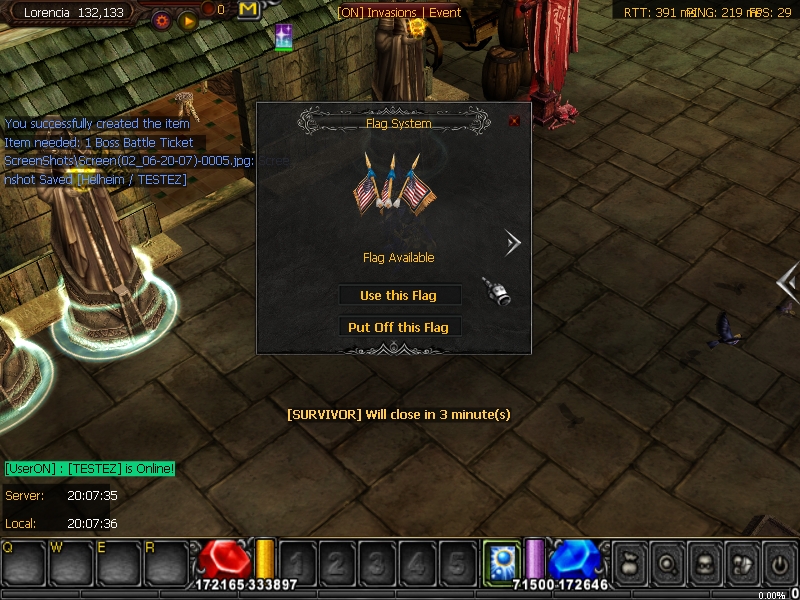This screenshot has height=600, width=800.
Task: Open the inventory bag icon
Action: tap(629, 561)
